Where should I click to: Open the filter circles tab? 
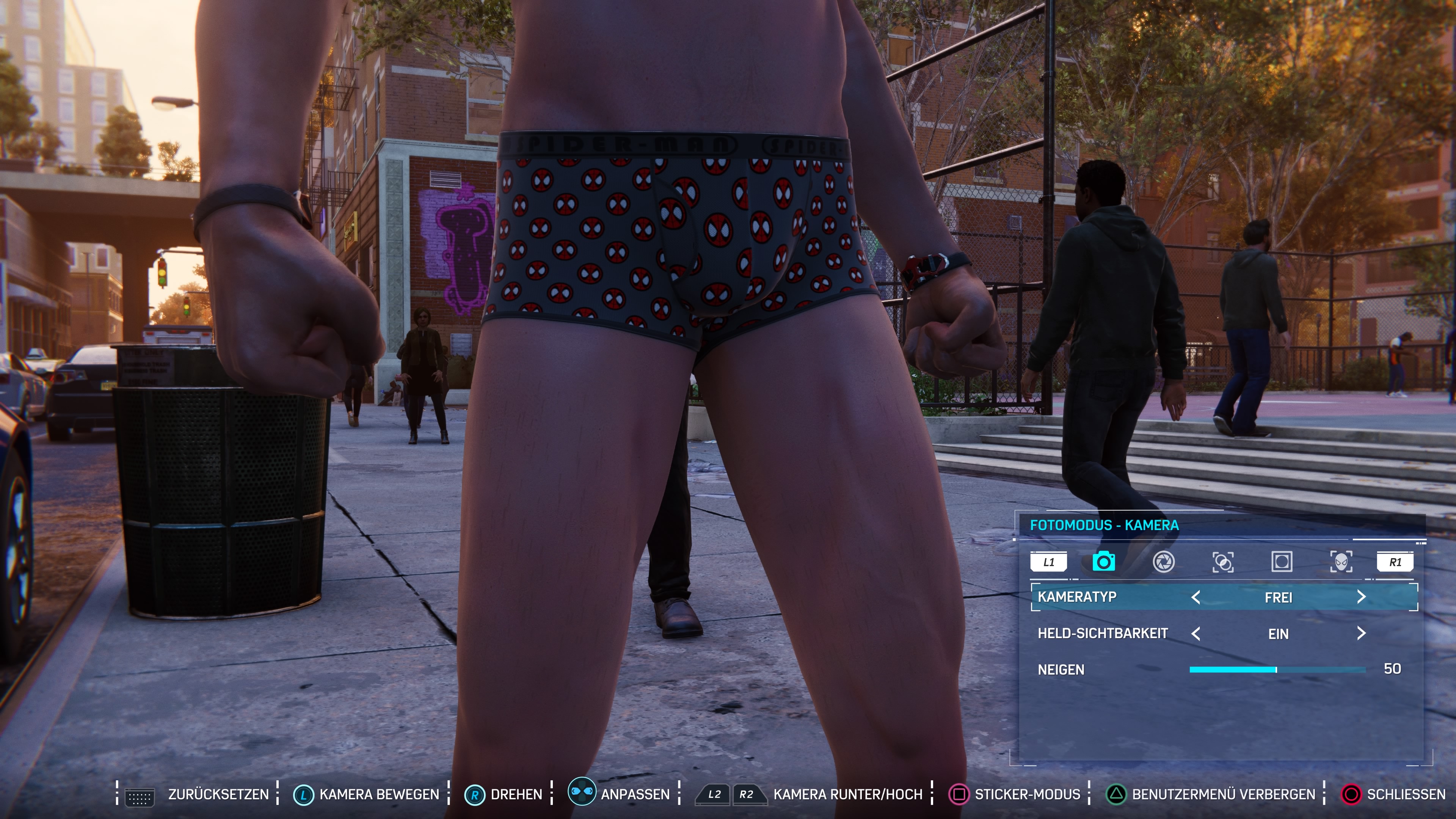(x=1223, y=562)
